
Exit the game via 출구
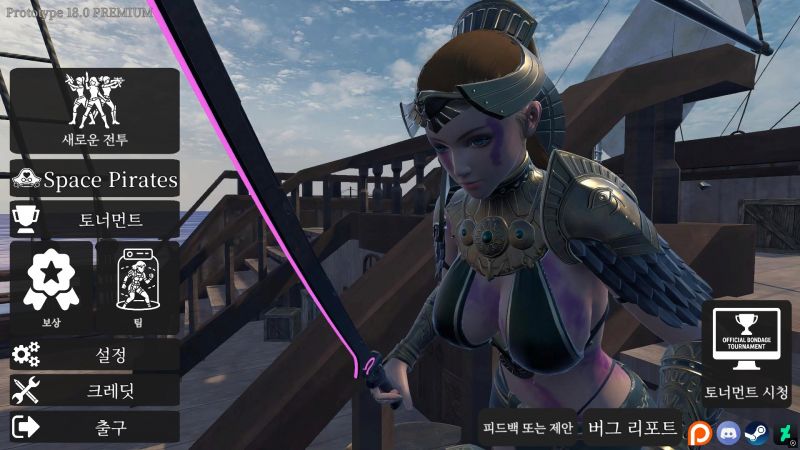(x=95, y=427)
